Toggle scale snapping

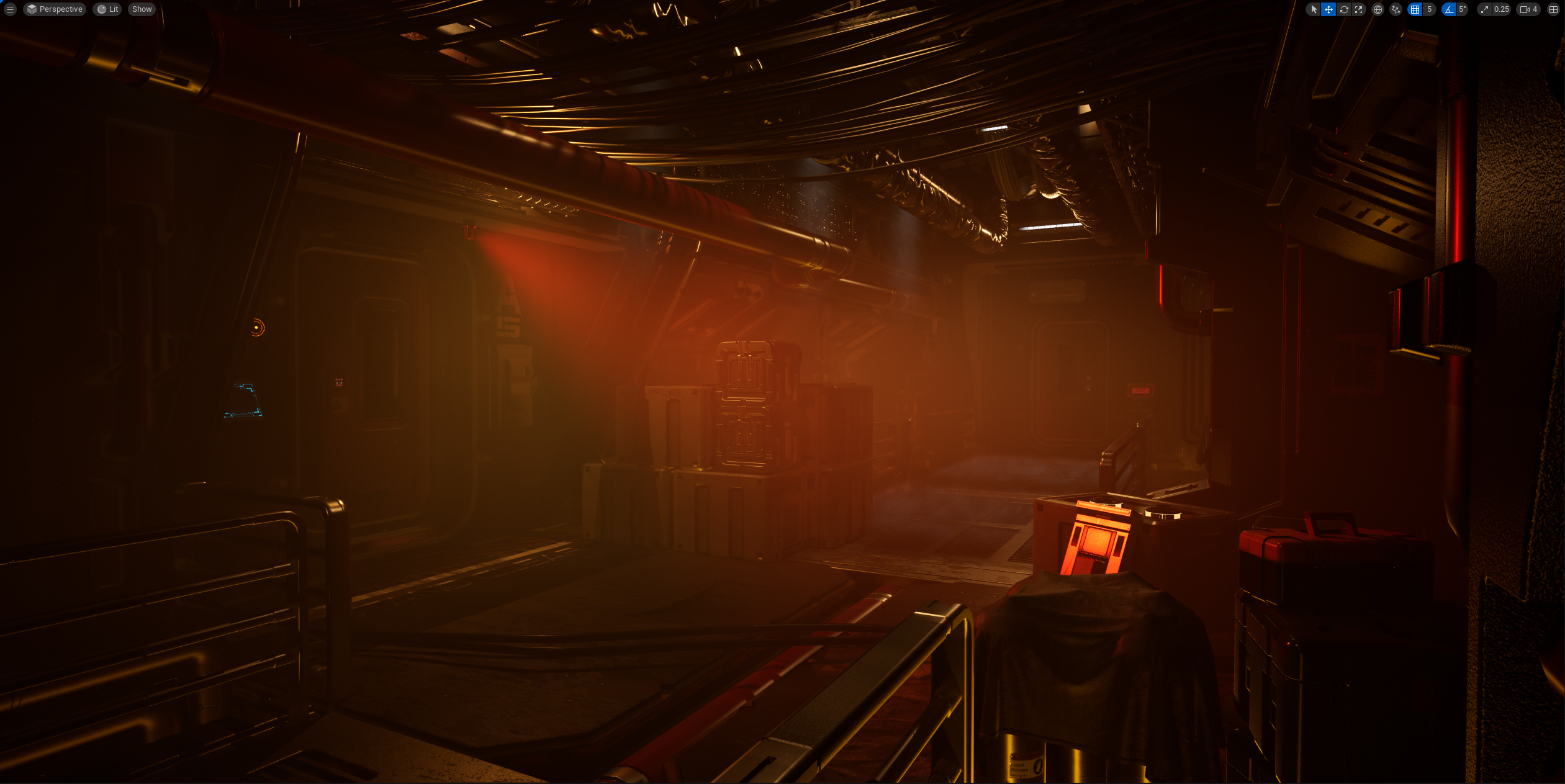tap(1484, 9)
